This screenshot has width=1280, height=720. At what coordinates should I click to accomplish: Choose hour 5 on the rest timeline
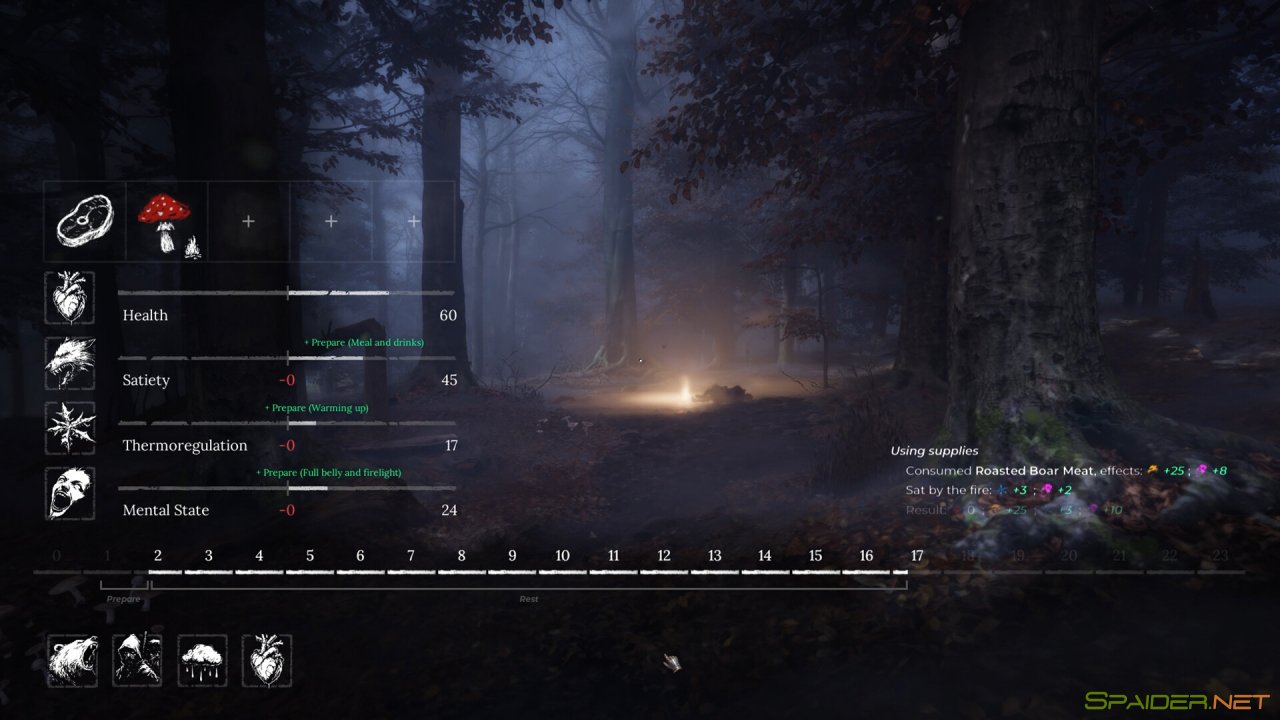click(x=310, y=557)
